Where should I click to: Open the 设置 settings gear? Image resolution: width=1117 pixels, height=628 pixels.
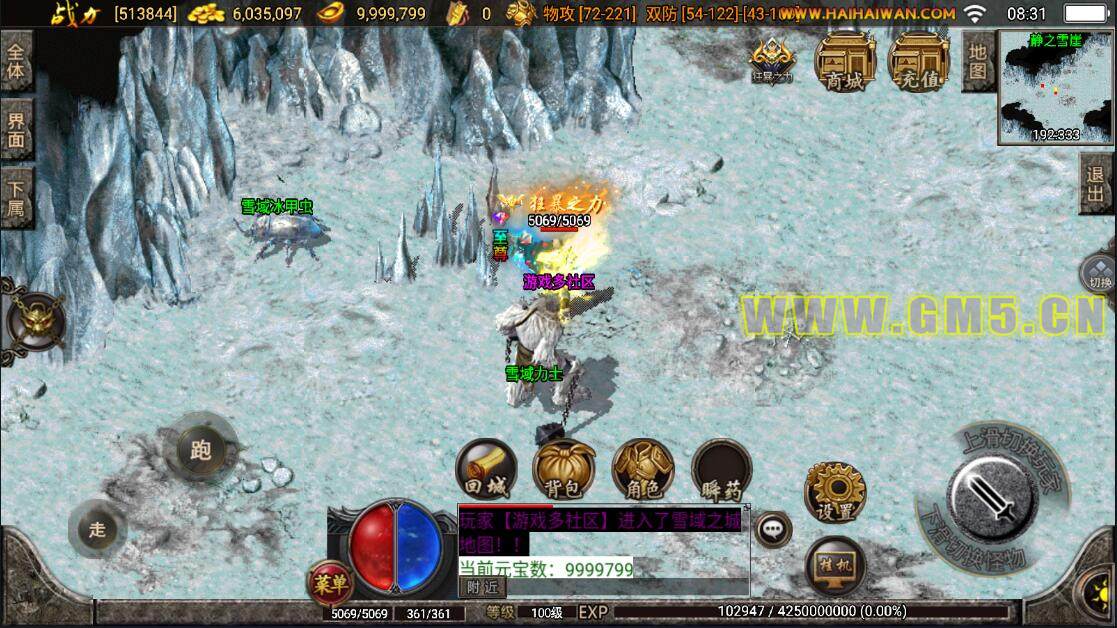(x=834, y=492)
